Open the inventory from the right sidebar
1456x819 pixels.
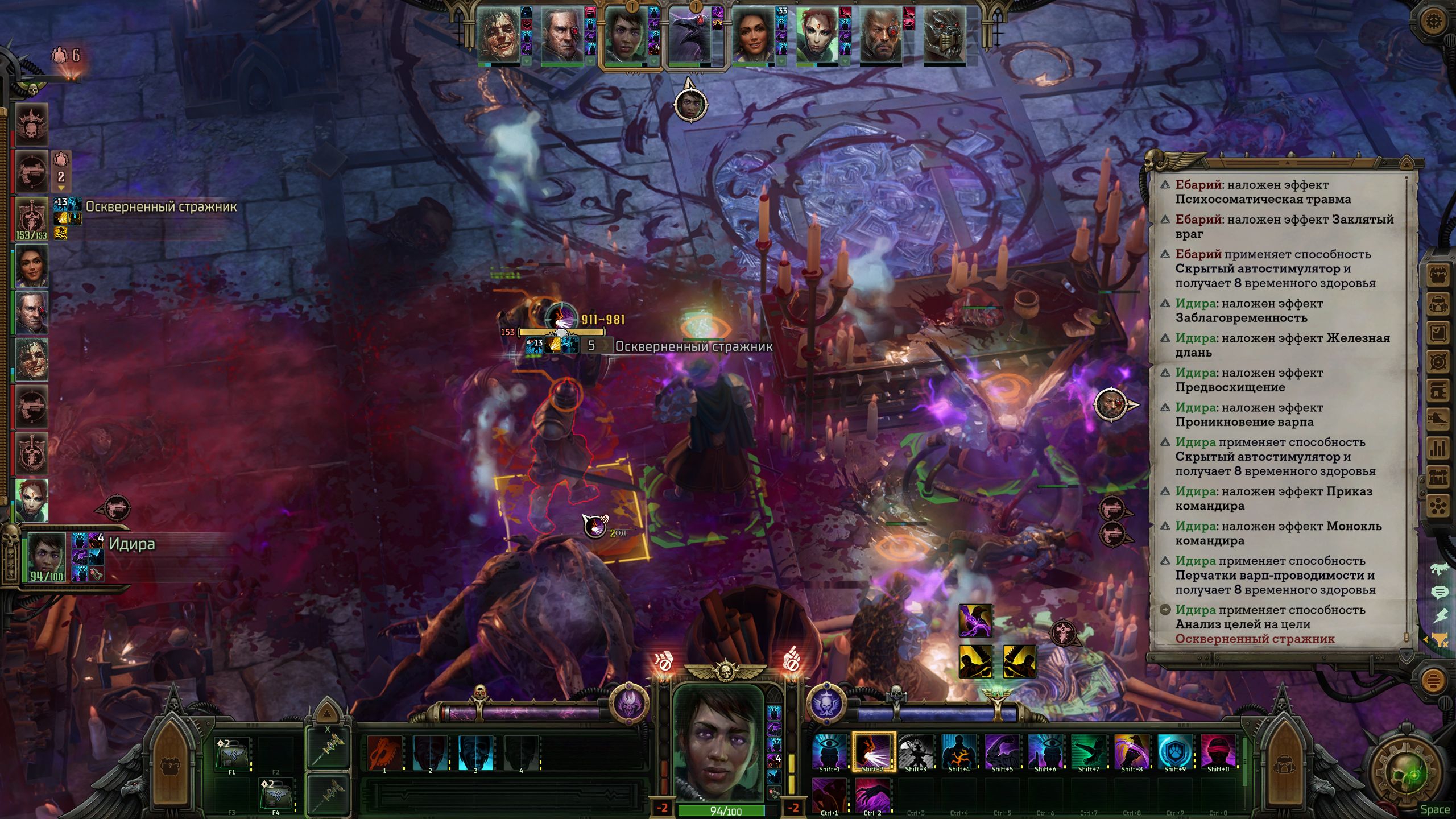click(x=1438, y=276)
